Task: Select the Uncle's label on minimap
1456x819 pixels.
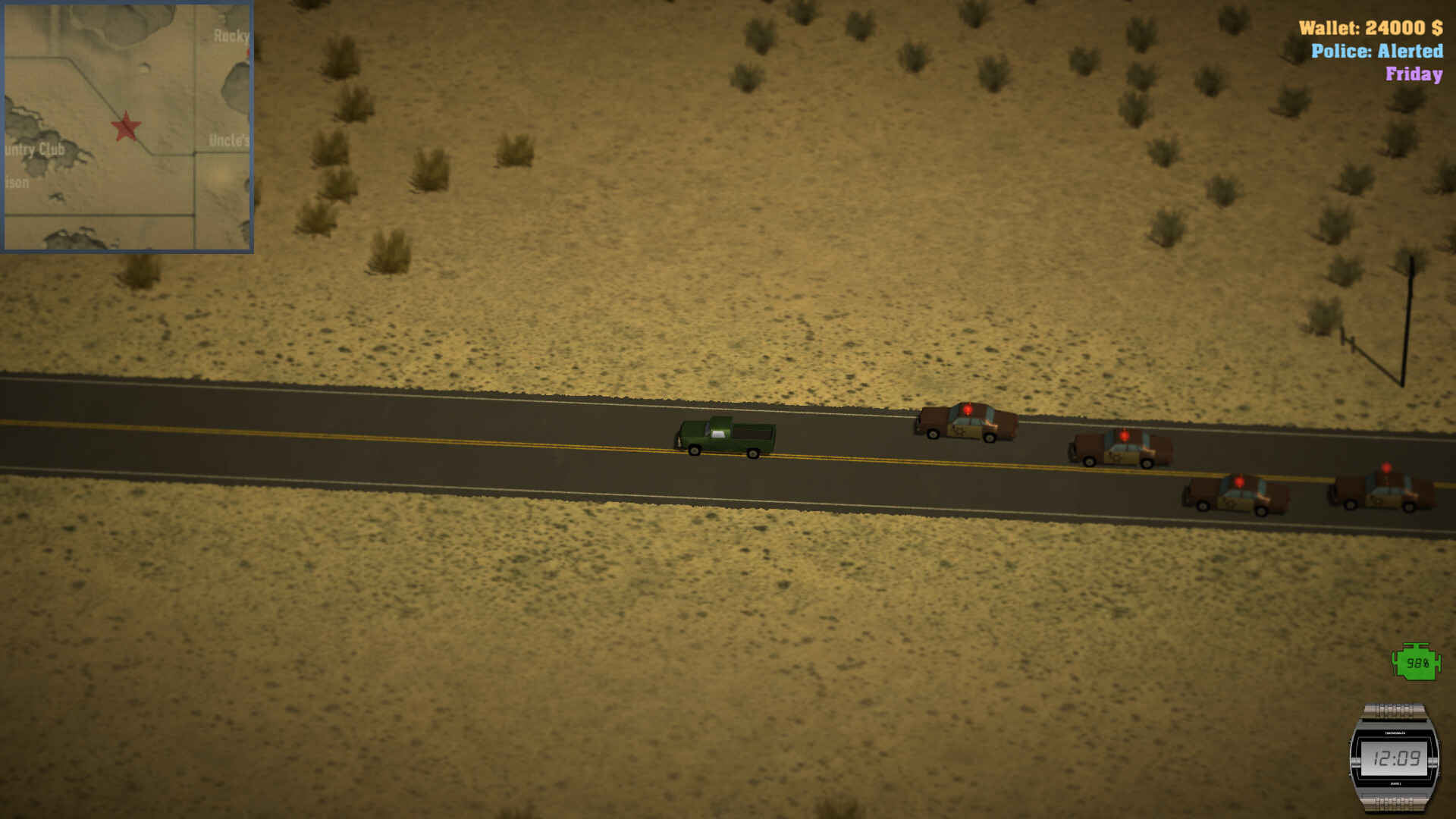Action: 230,141
